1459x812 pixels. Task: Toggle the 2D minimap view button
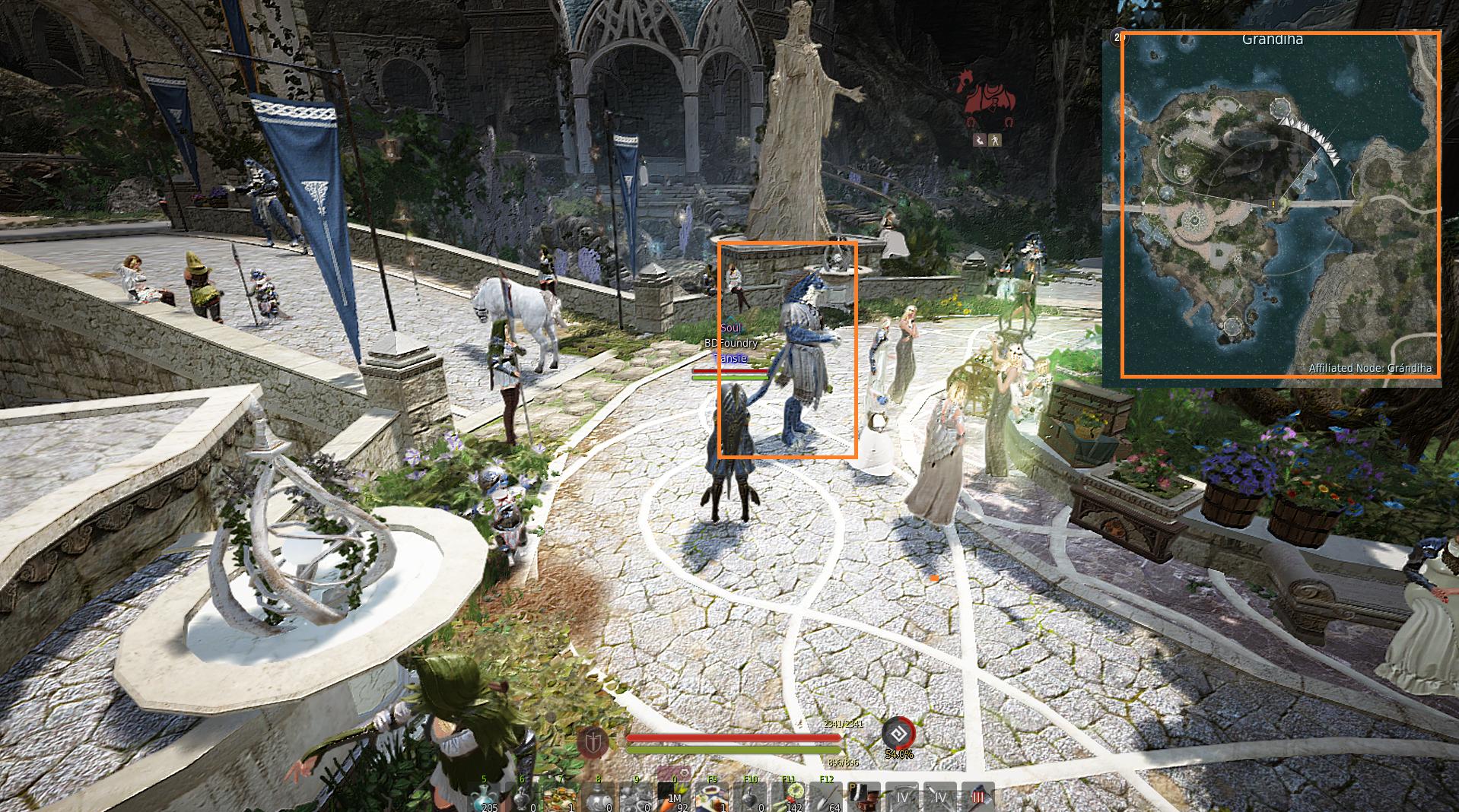point(1116,36)
